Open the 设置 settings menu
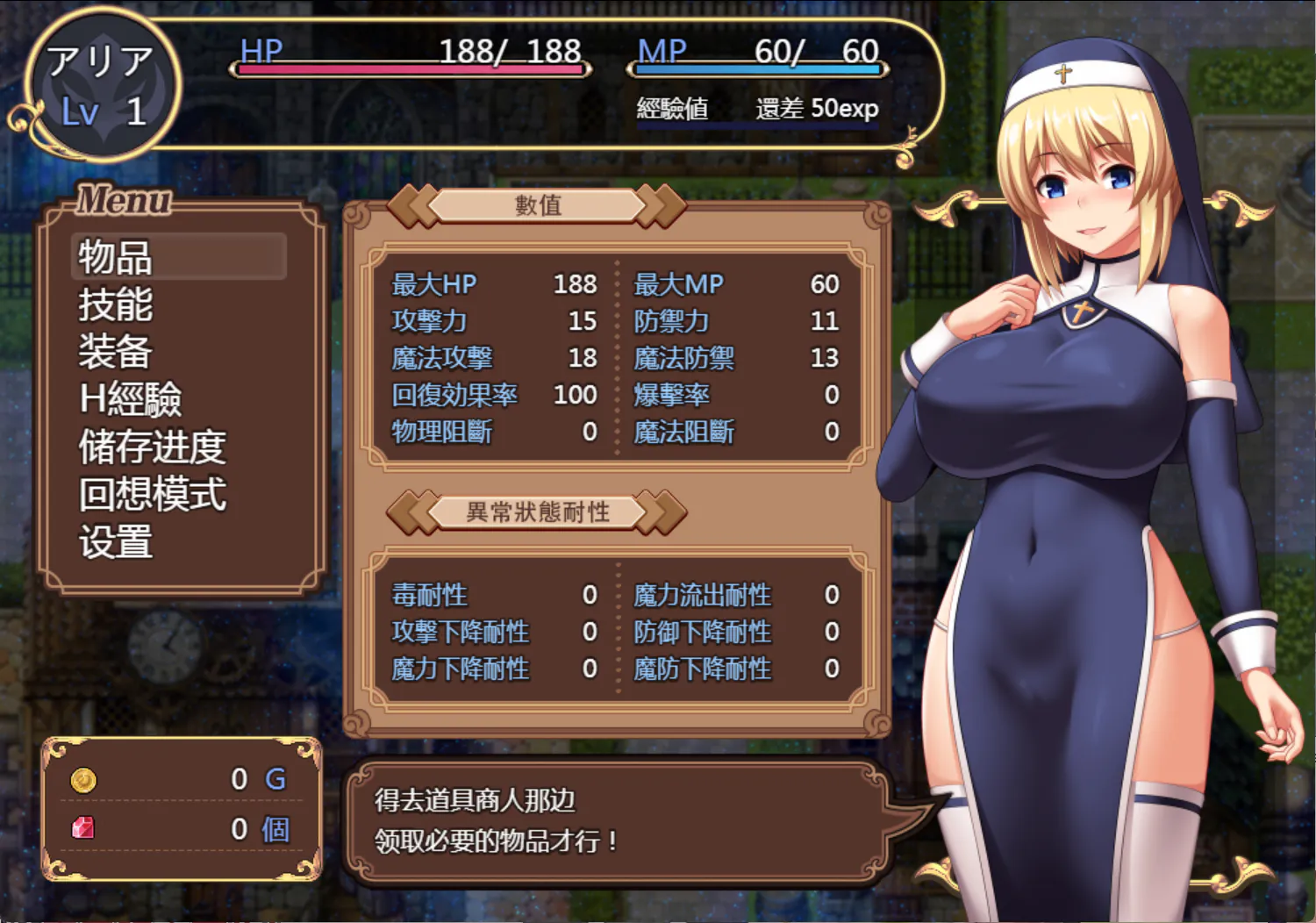Screen dimensions: 1316x923 (x=116, y=541)
